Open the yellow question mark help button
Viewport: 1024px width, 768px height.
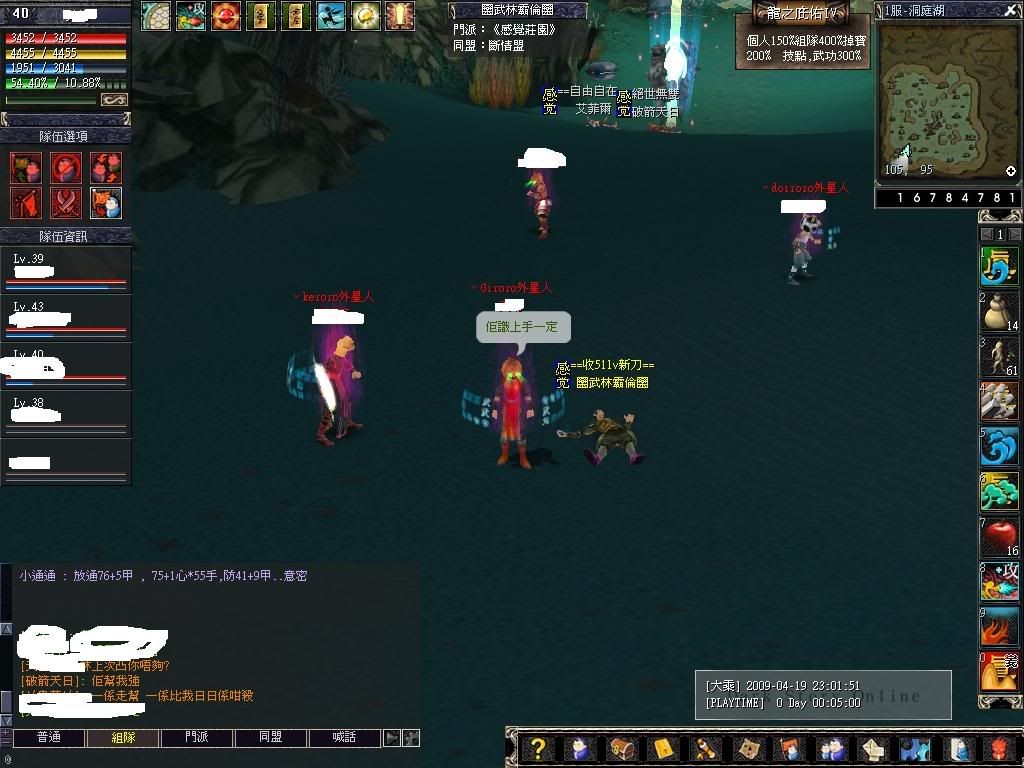tap(538, 749)
